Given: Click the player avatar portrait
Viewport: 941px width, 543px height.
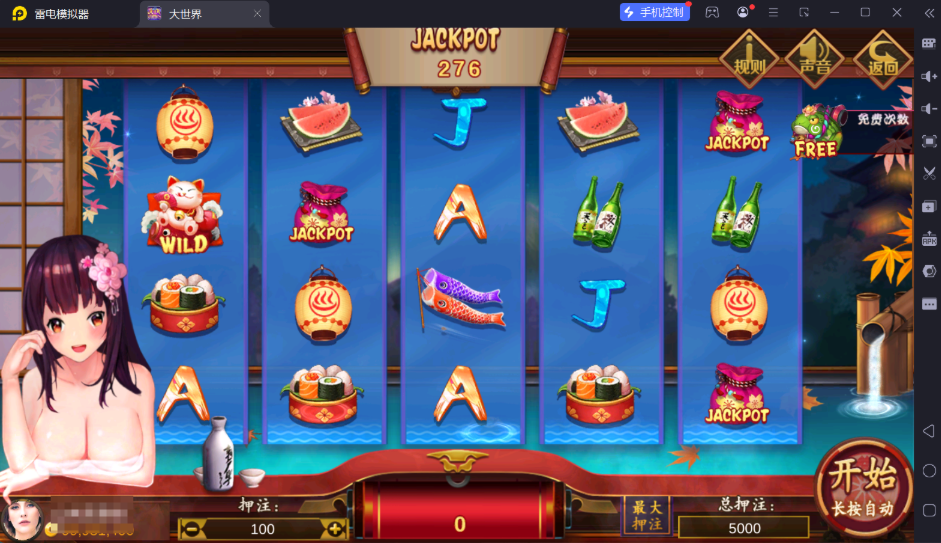Looking at the screenshot, I should coord(20,518).
